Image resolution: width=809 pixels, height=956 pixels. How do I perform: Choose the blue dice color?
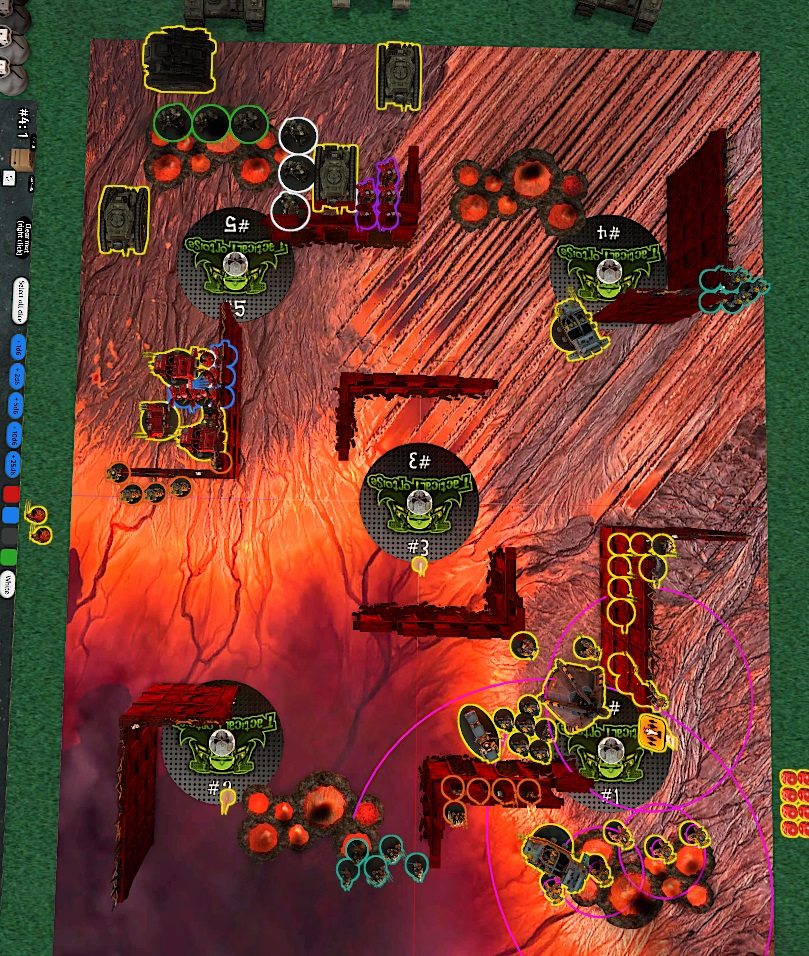pos(11,515)
